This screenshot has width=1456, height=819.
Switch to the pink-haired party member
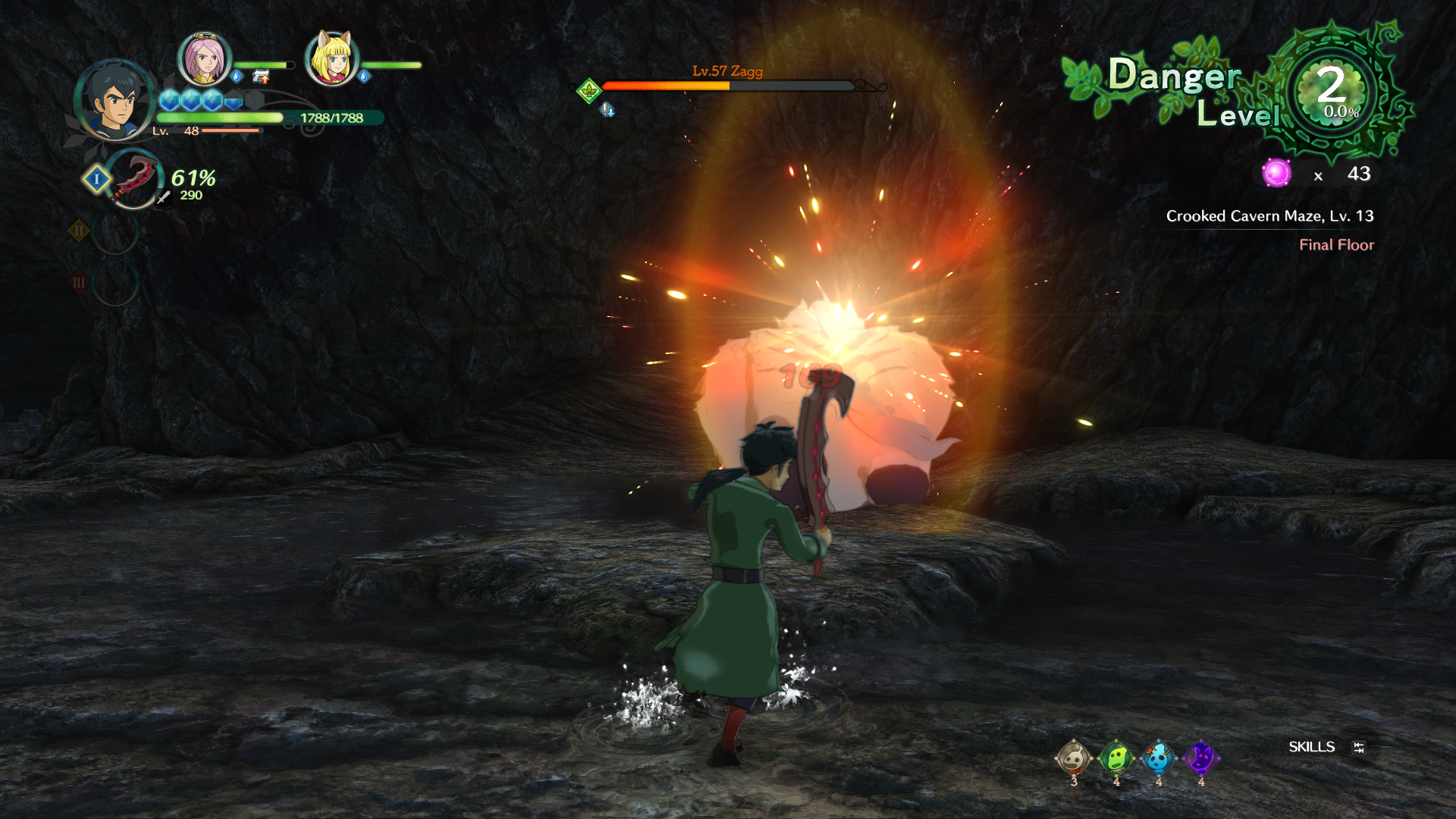(204, 58)
